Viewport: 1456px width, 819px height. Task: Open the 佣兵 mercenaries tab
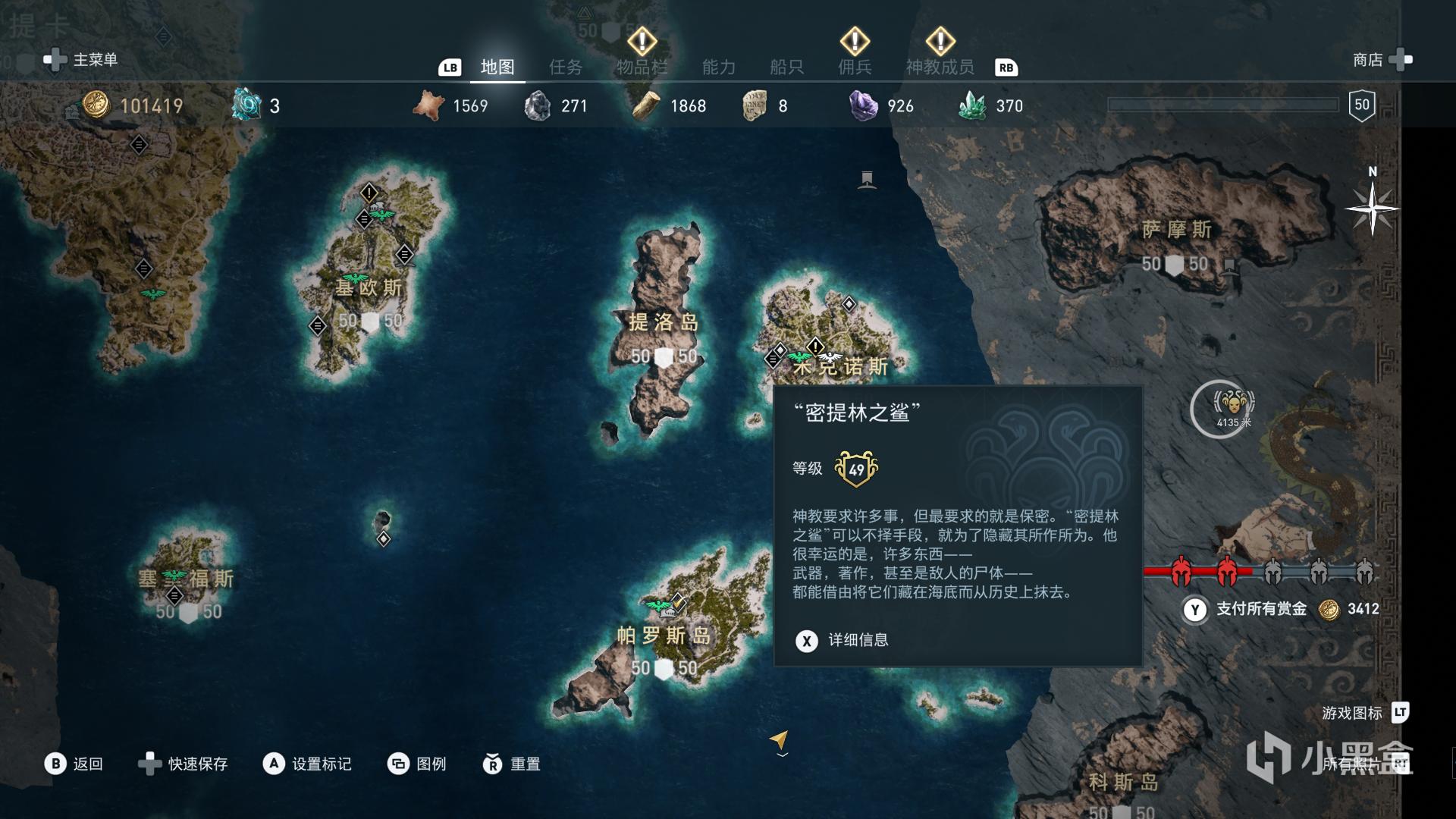click(855, 67)
